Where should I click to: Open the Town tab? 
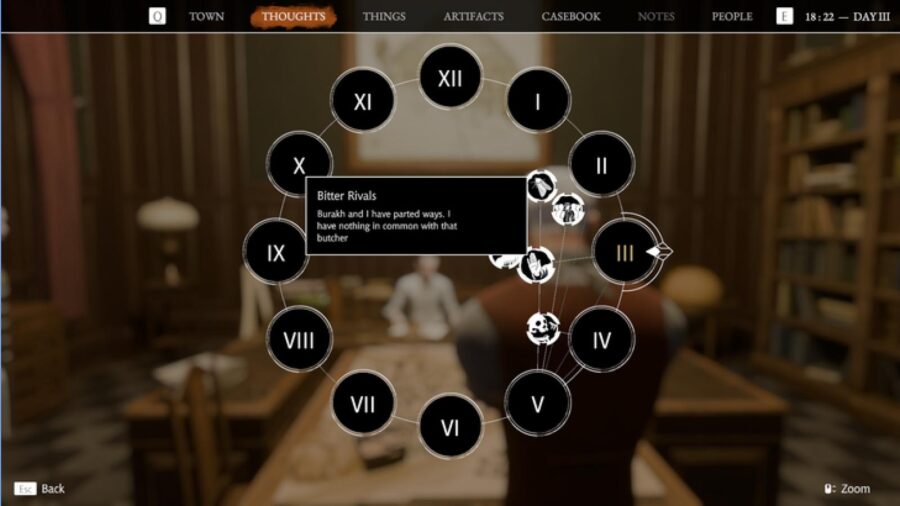click(x=207, y=17)
